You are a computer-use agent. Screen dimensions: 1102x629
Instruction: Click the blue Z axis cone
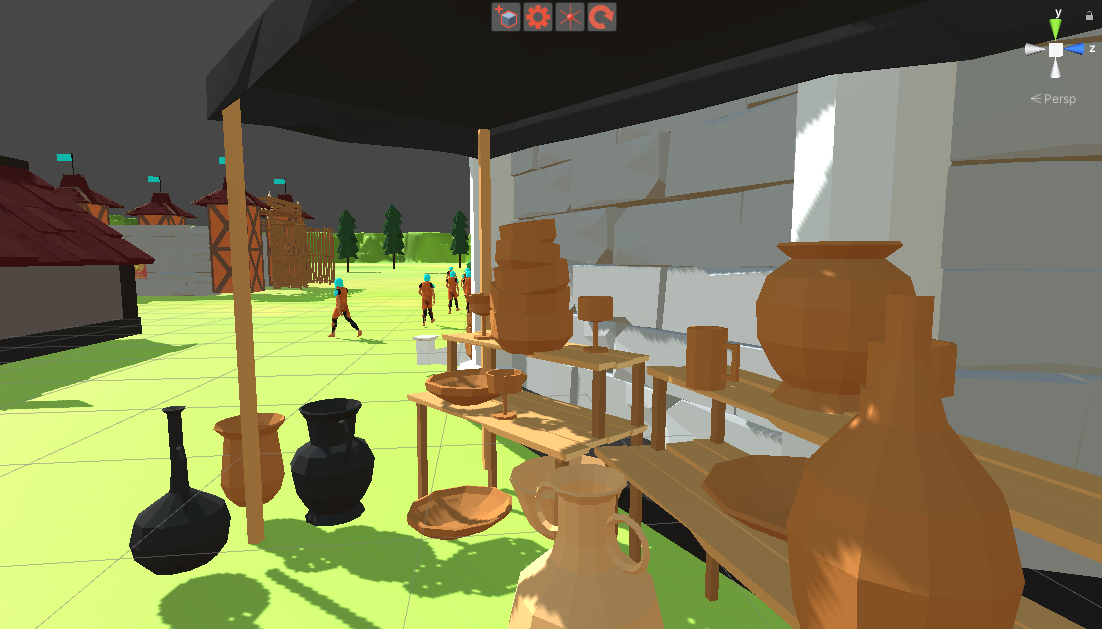[x=1076, y=49]
